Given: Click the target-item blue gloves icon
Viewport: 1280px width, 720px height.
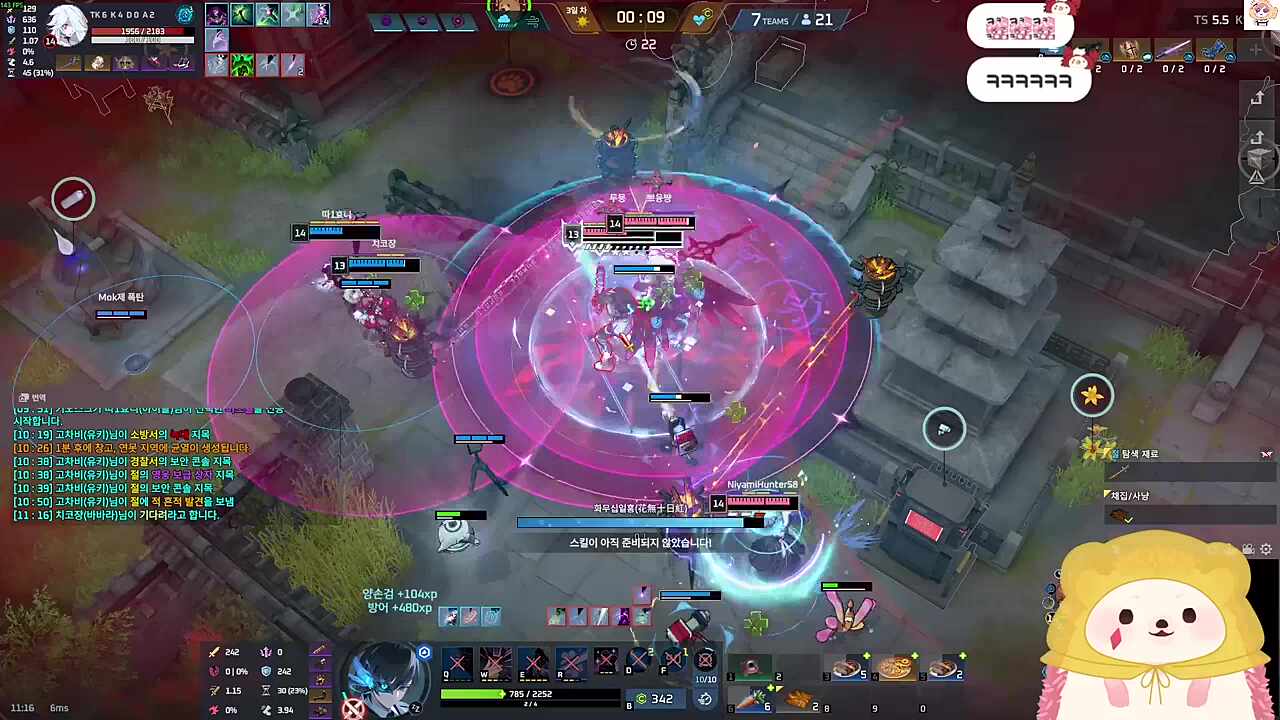Looking at the screenshot, I should pyautogui.click(x=1214, y=51).
